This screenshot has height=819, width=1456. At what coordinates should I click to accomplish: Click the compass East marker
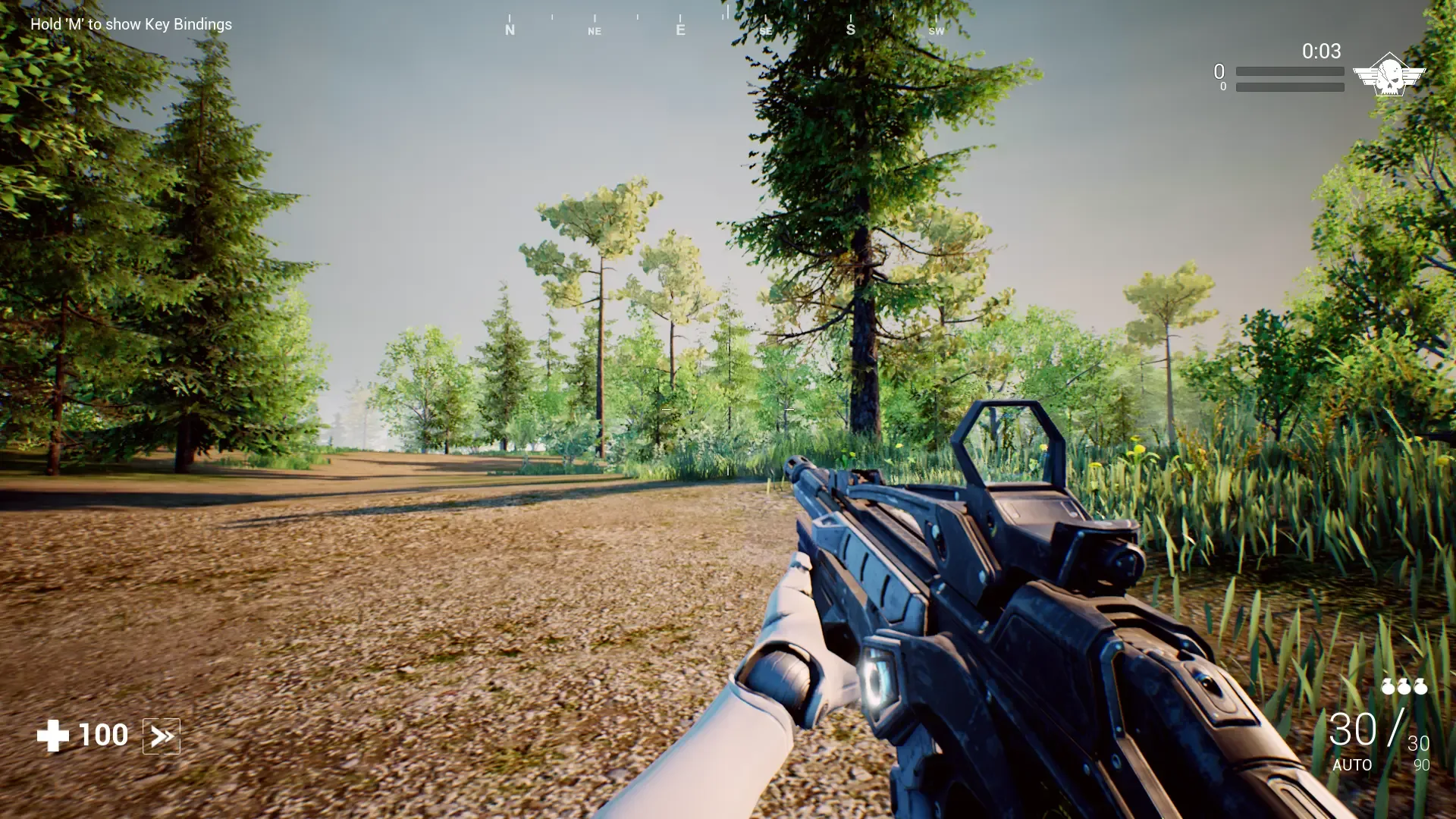pos(680,30)
